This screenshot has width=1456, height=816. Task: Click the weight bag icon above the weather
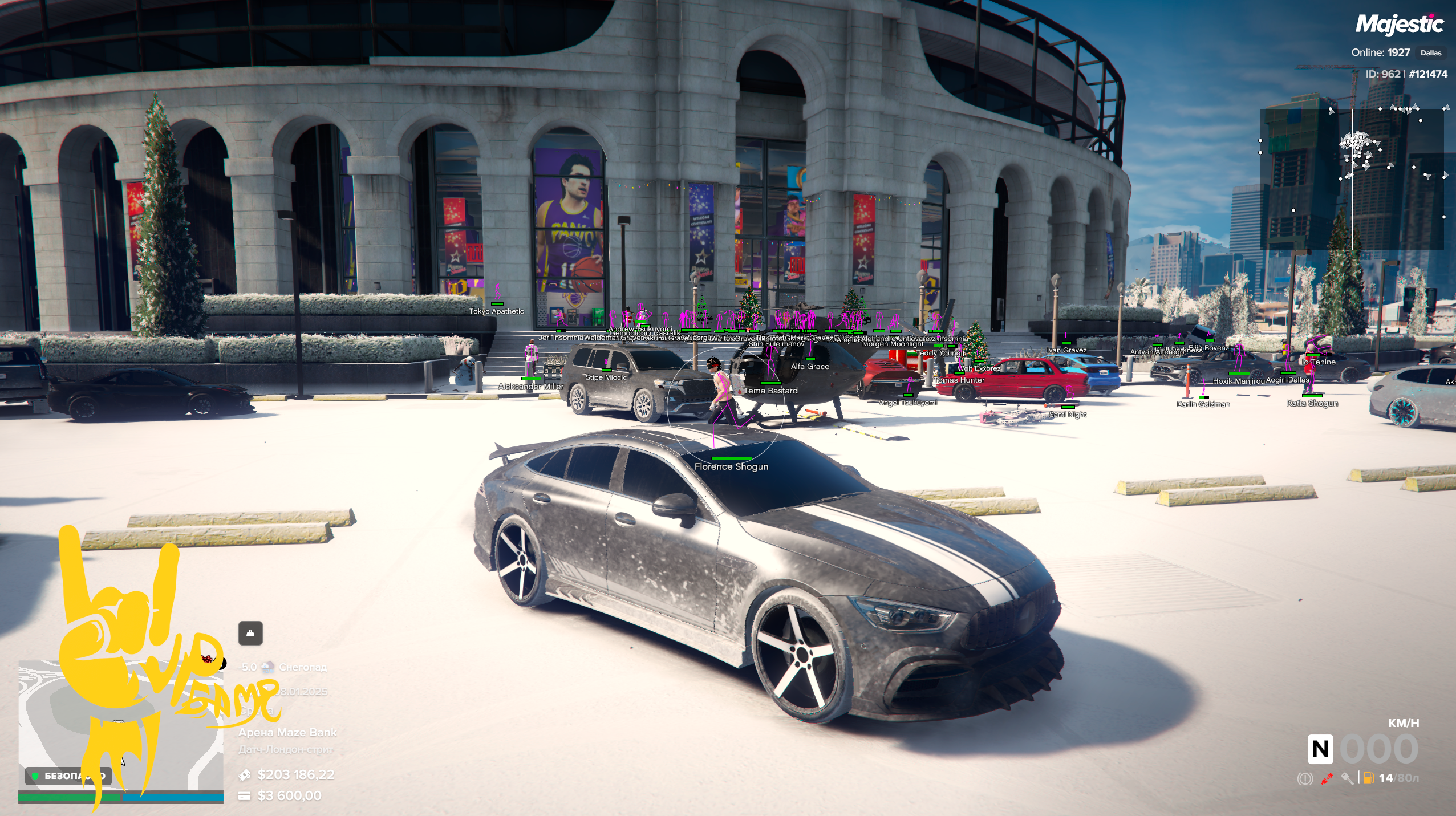250,633
